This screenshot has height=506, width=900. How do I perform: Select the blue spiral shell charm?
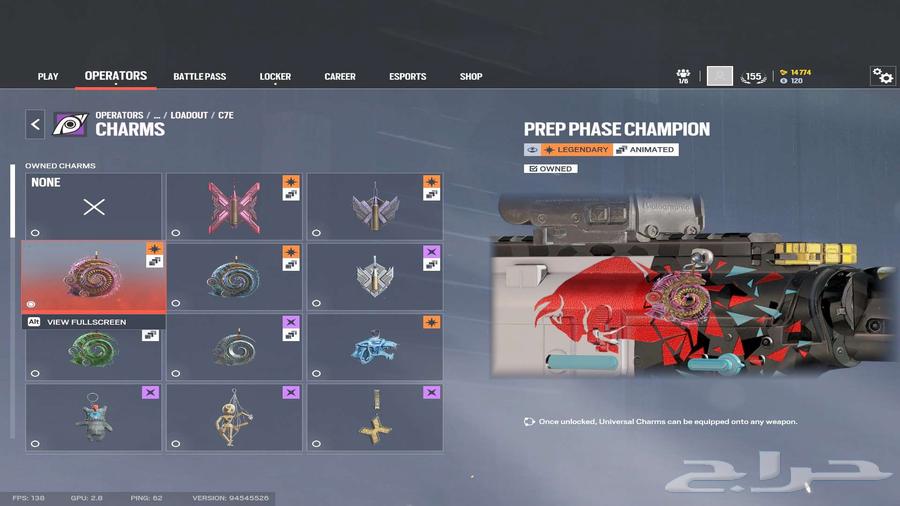click(234, 276)
